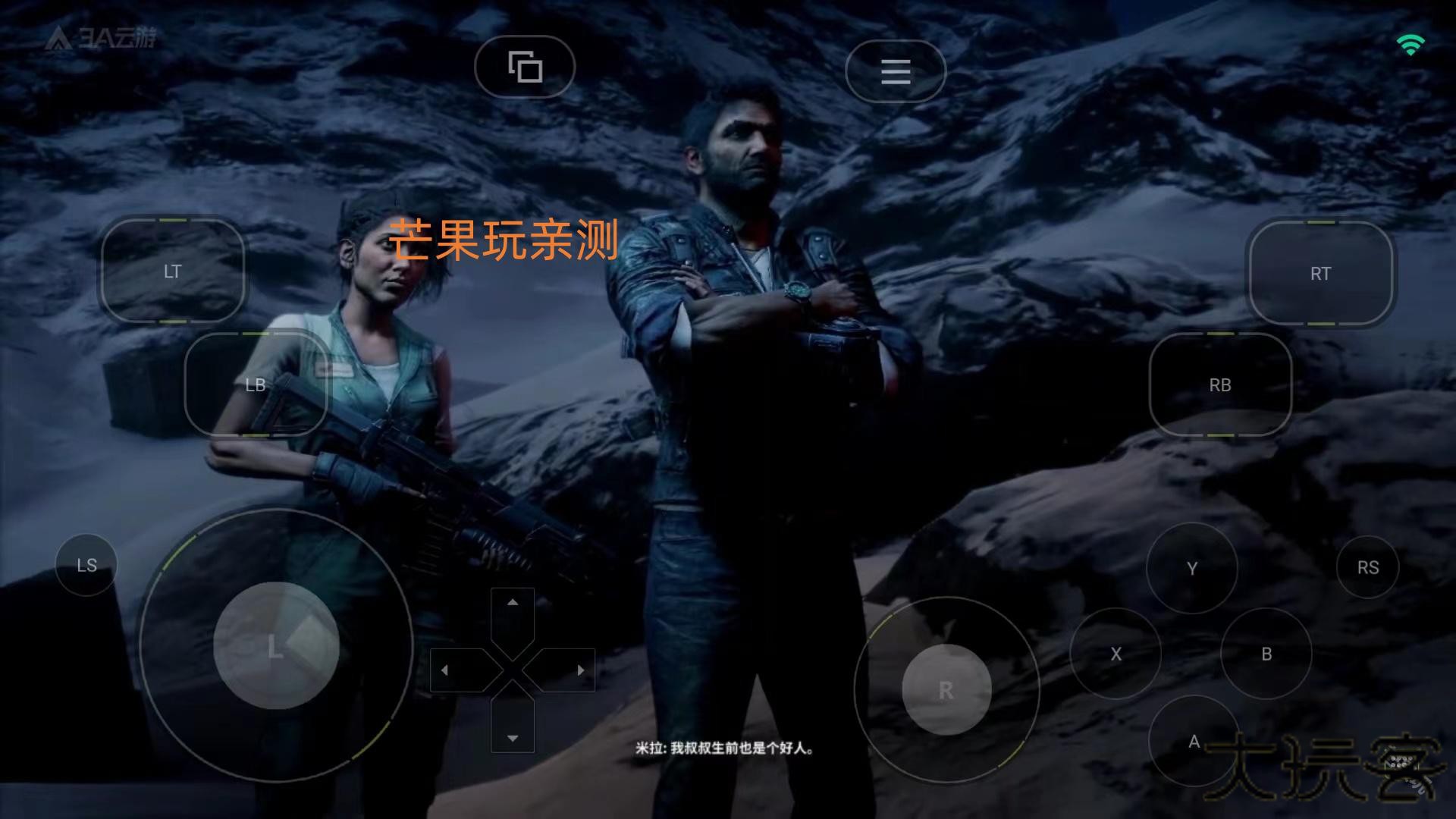Open the hamburger menu at top
Image resolution: width=1456 pixels, height=819 pixels.
[x=895, y=71]
